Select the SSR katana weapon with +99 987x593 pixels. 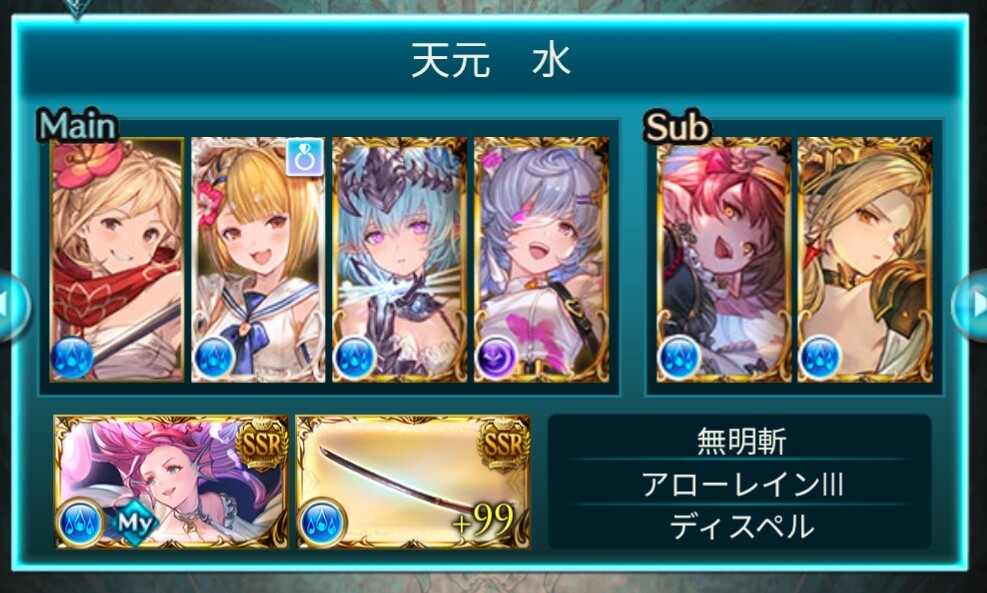tap(413, 482)
